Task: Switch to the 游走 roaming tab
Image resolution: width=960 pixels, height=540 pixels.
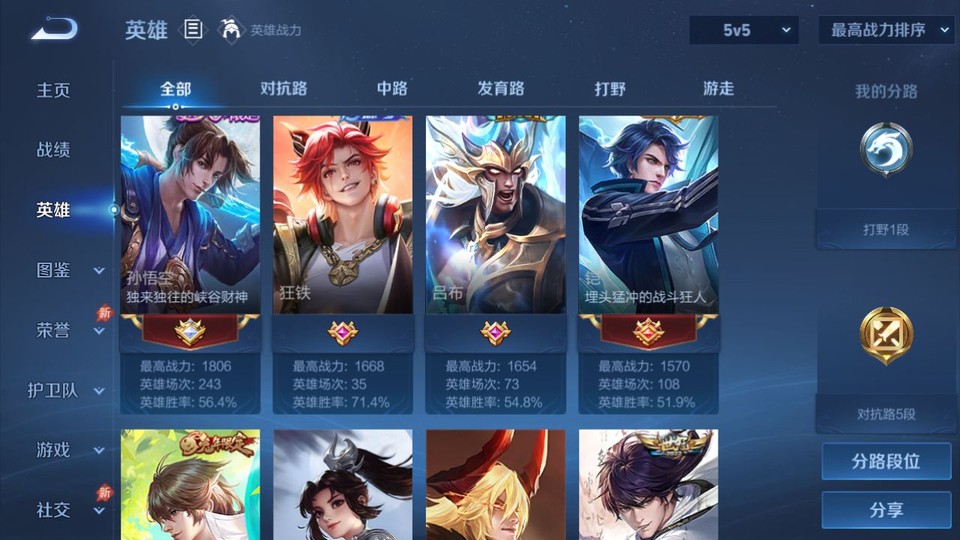Action: [718, 88]
